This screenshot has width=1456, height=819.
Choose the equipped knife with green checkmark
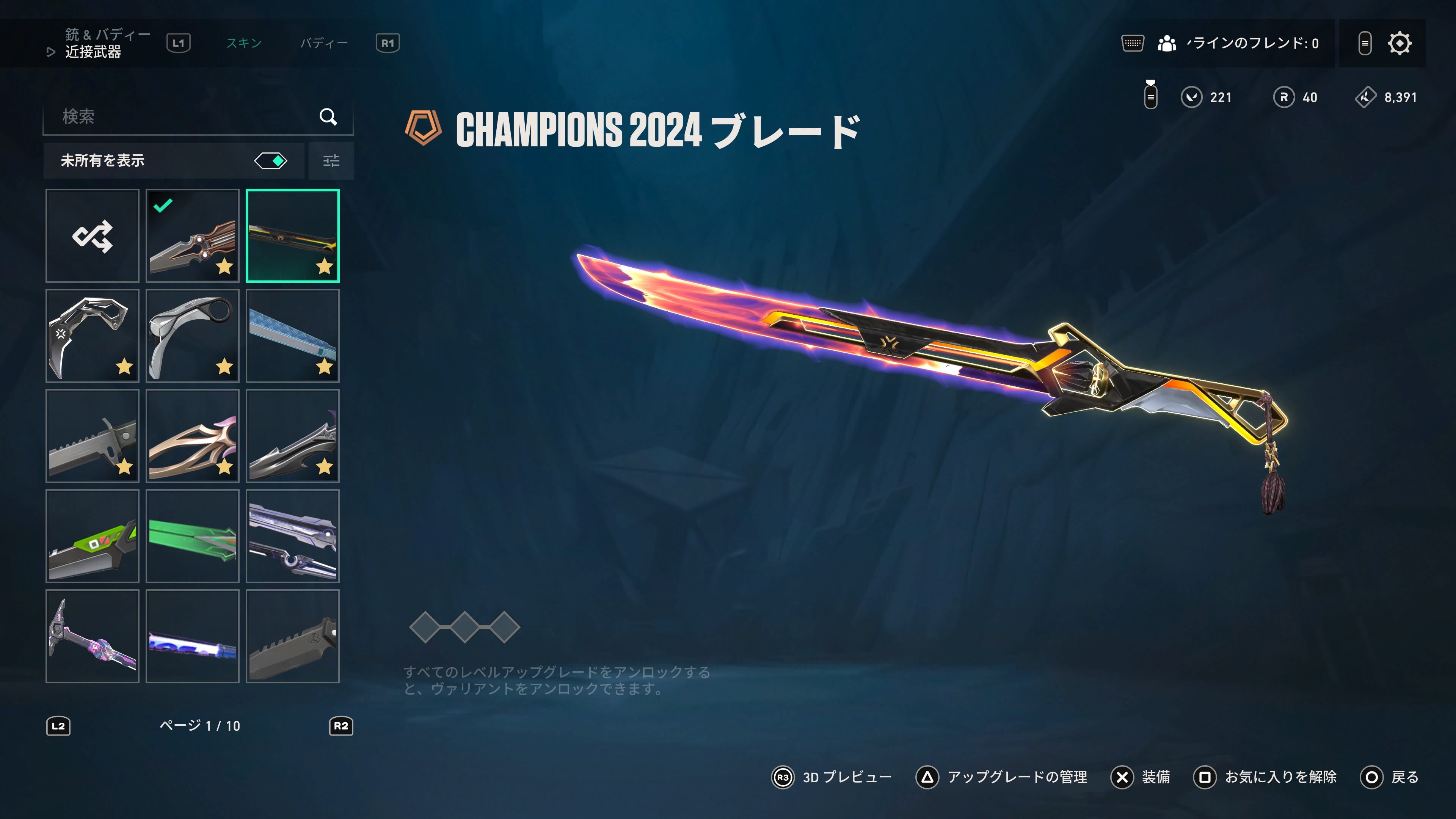(x=192, y=236)
